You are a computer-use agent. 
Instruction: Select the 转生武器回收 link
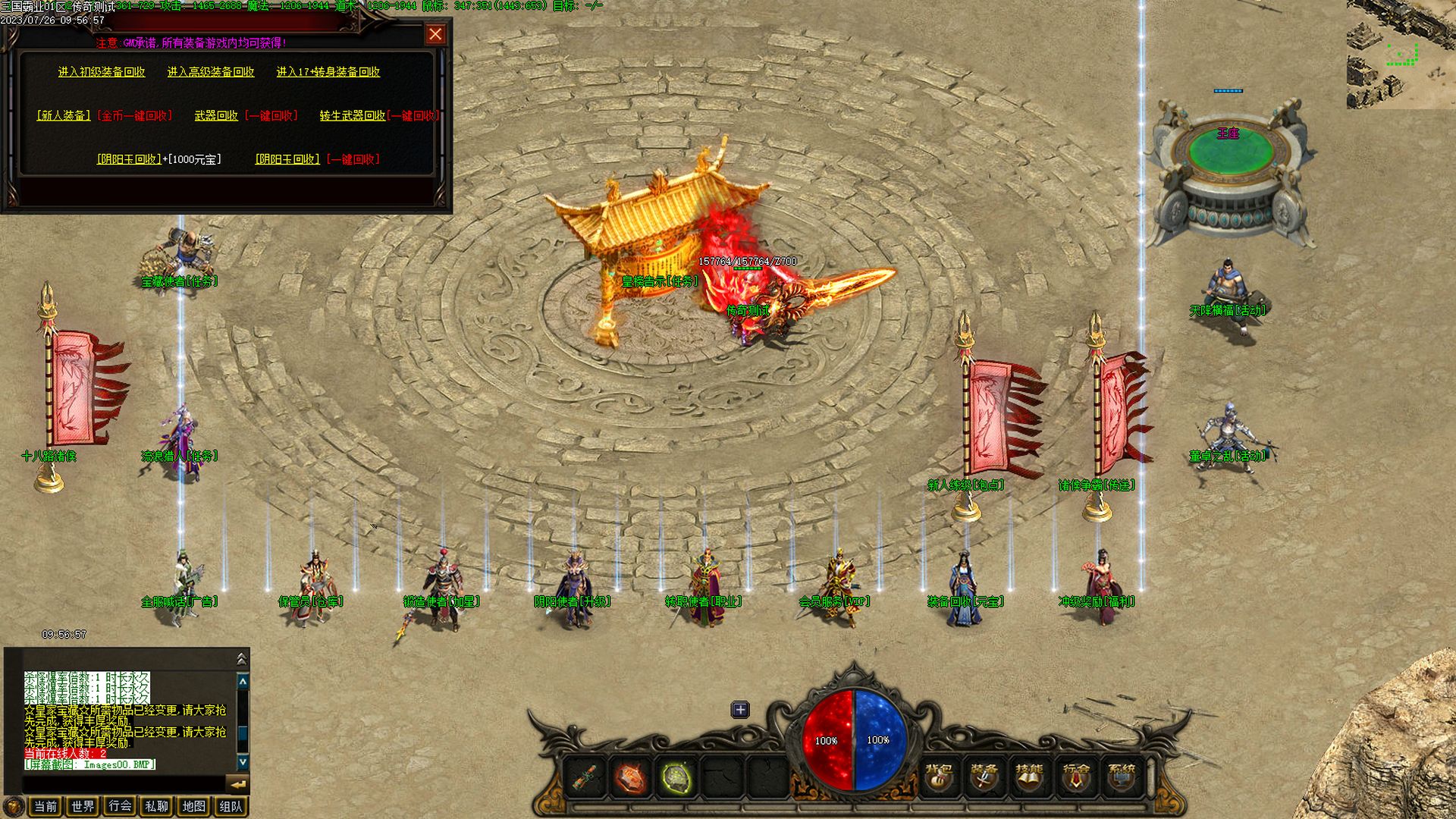pos(352,116)
